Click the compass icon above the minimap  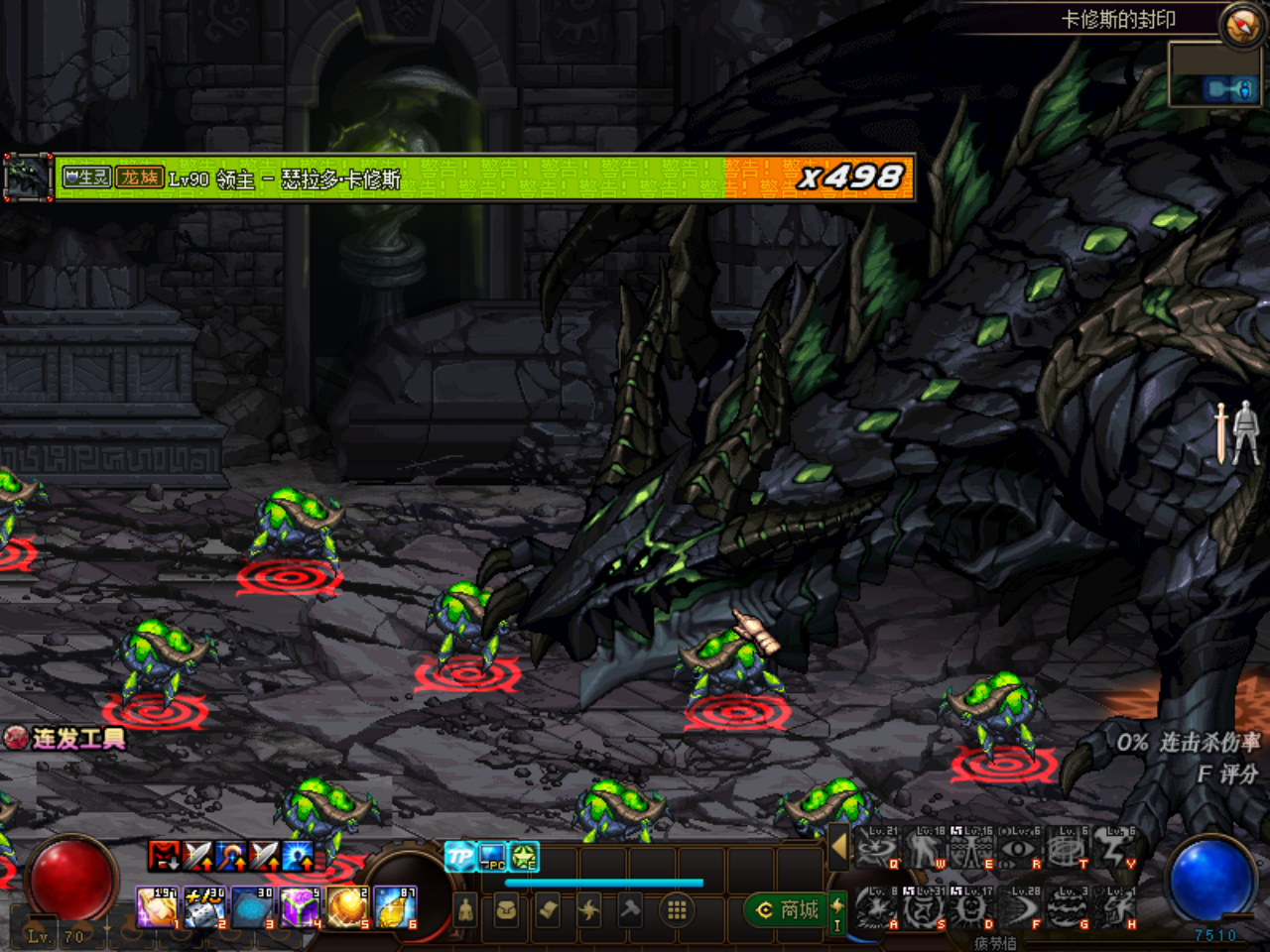[1241, 25]
